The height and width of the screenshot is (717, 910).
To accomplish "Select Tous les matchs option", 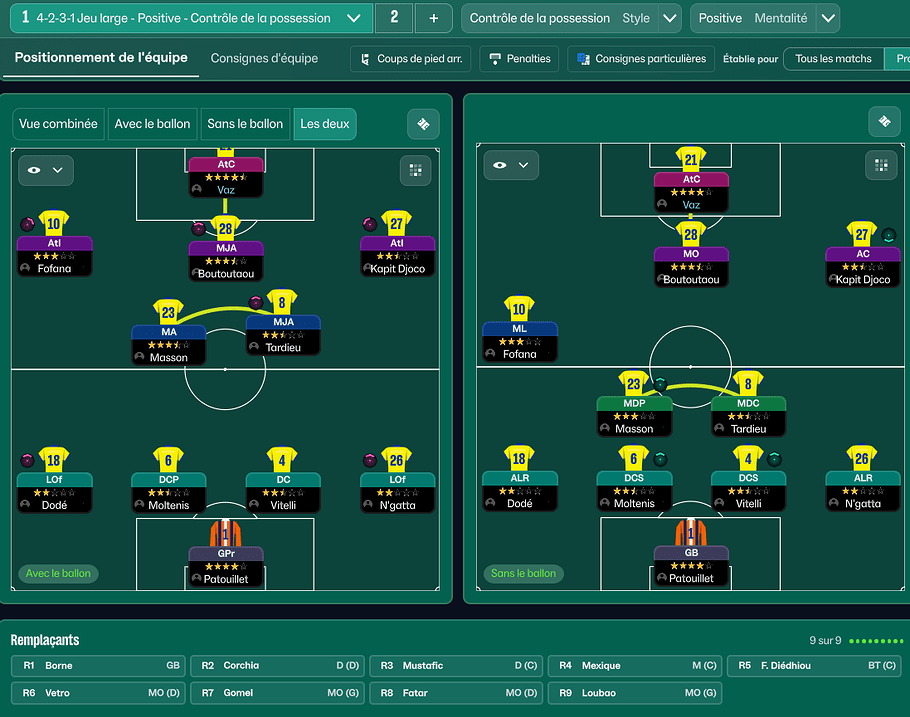I will point(833,59).
